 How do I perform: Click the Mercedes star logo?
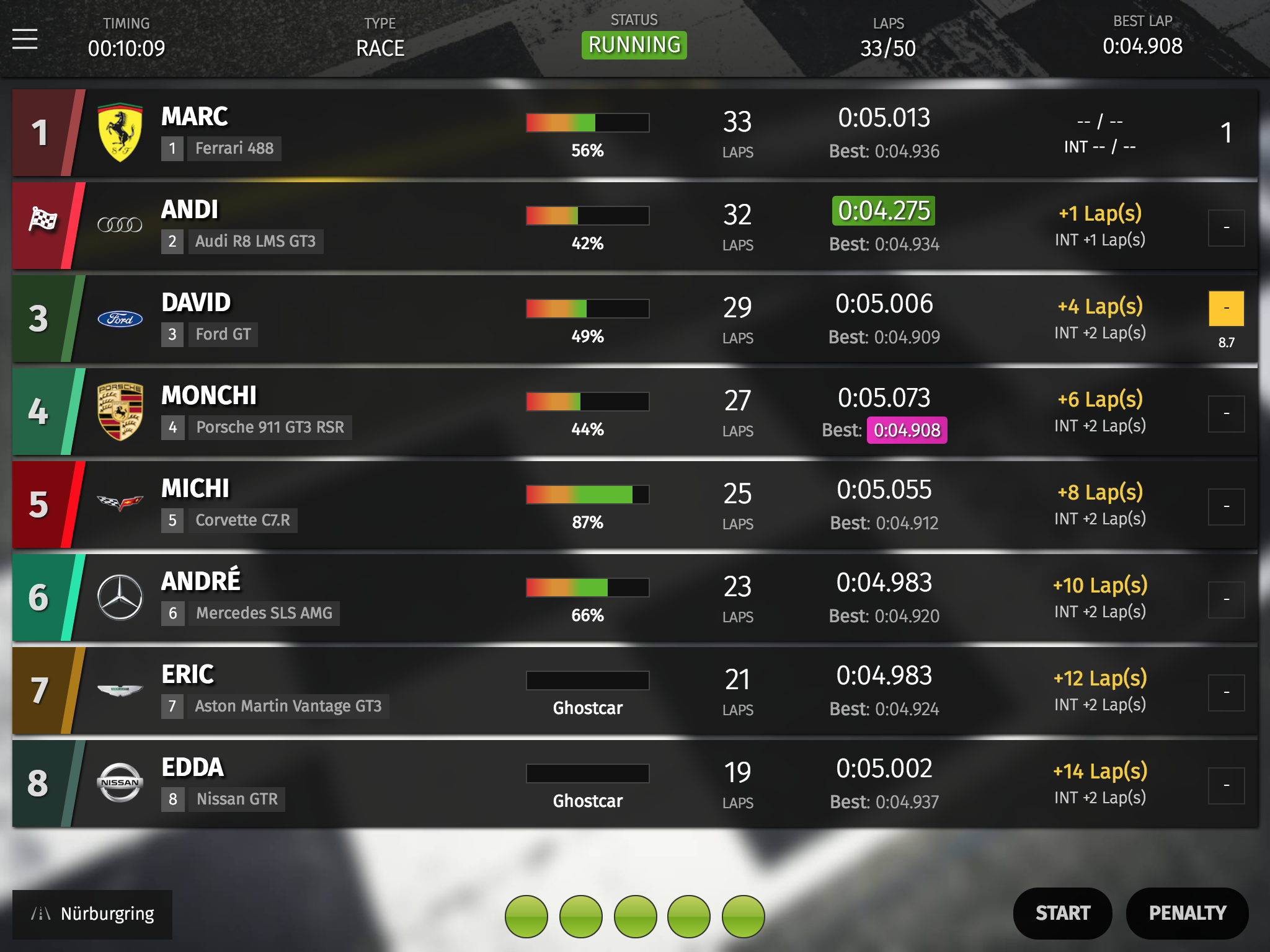pos(120,597)
